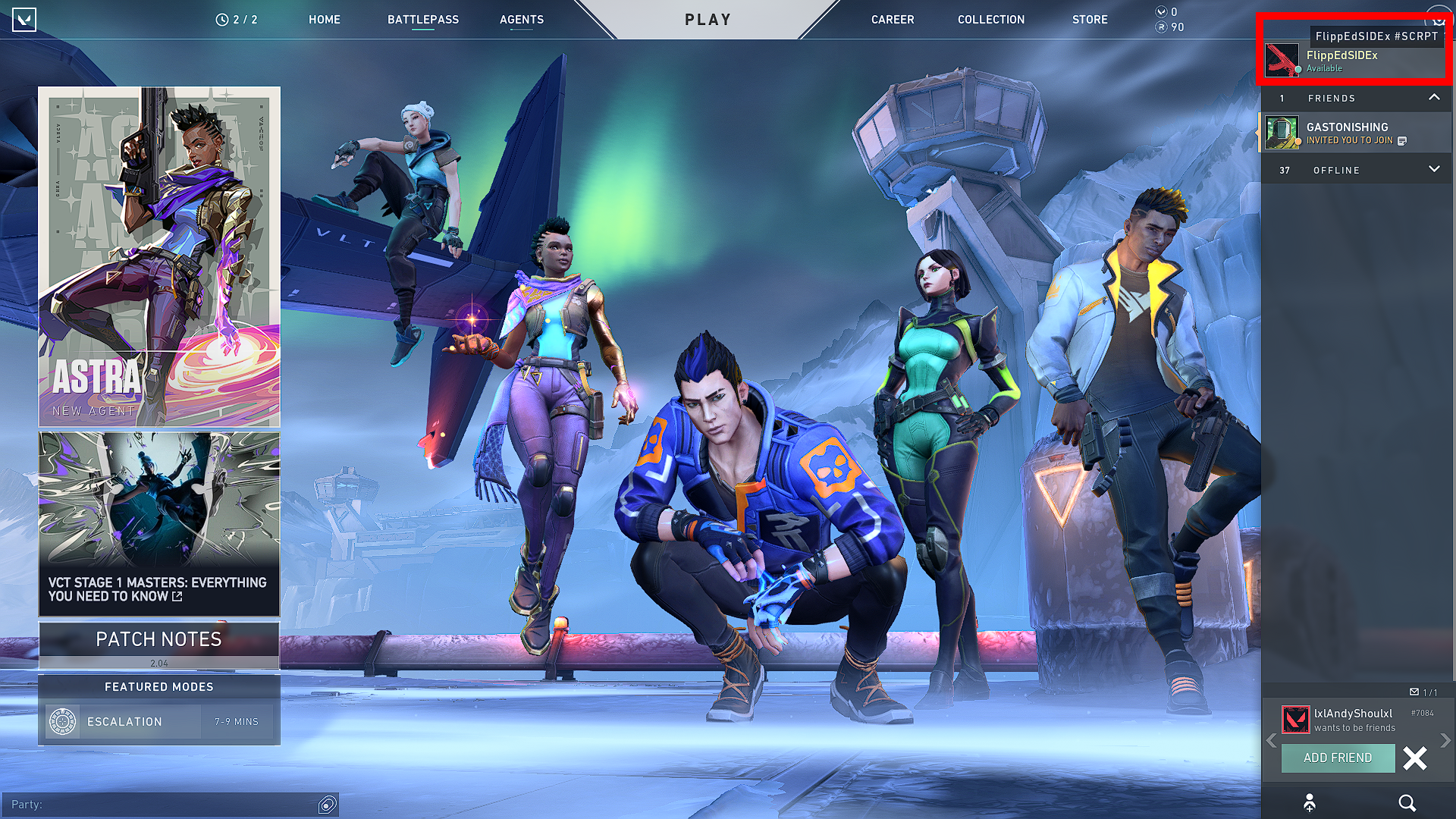The width and height of the screenshot is (1456, 819).
Task: Decline the friend request with X
Action: 1414,758
